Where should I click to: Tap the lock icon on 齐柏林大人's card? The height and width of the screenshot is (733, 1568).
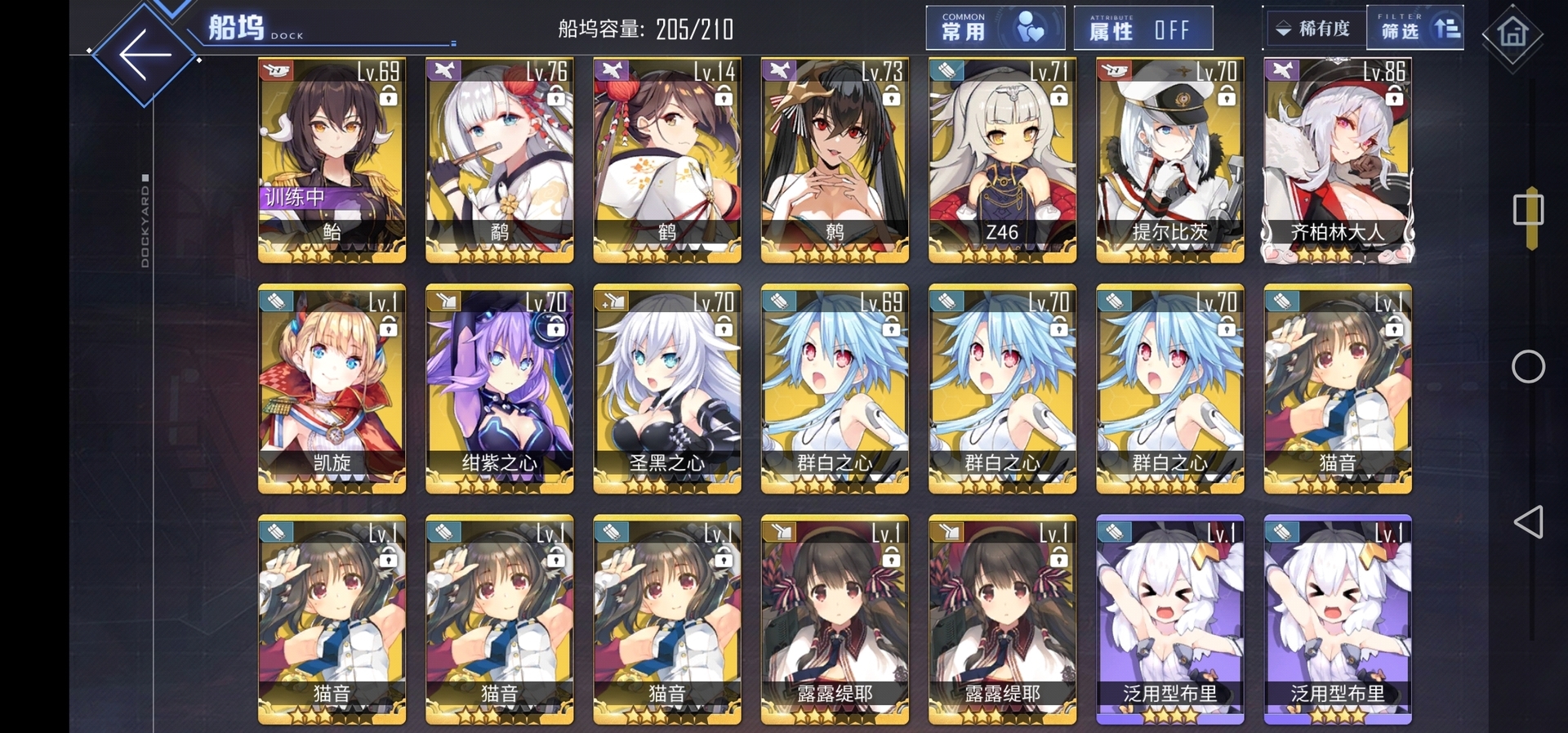pos(1394,97)
